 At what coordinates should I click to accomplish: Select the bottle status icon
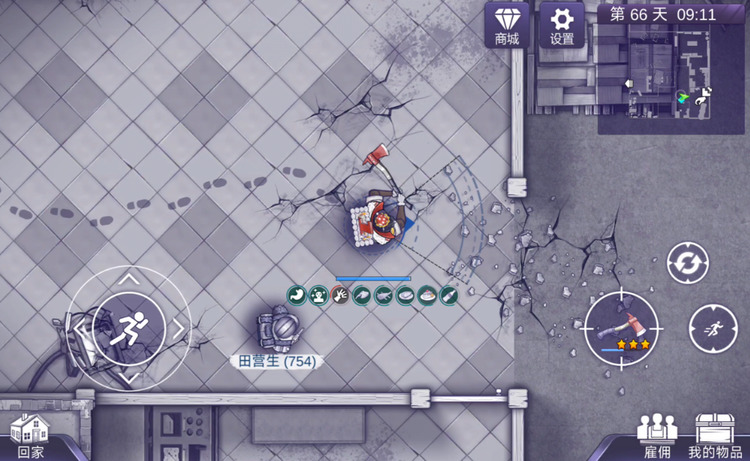pos(449,295)
